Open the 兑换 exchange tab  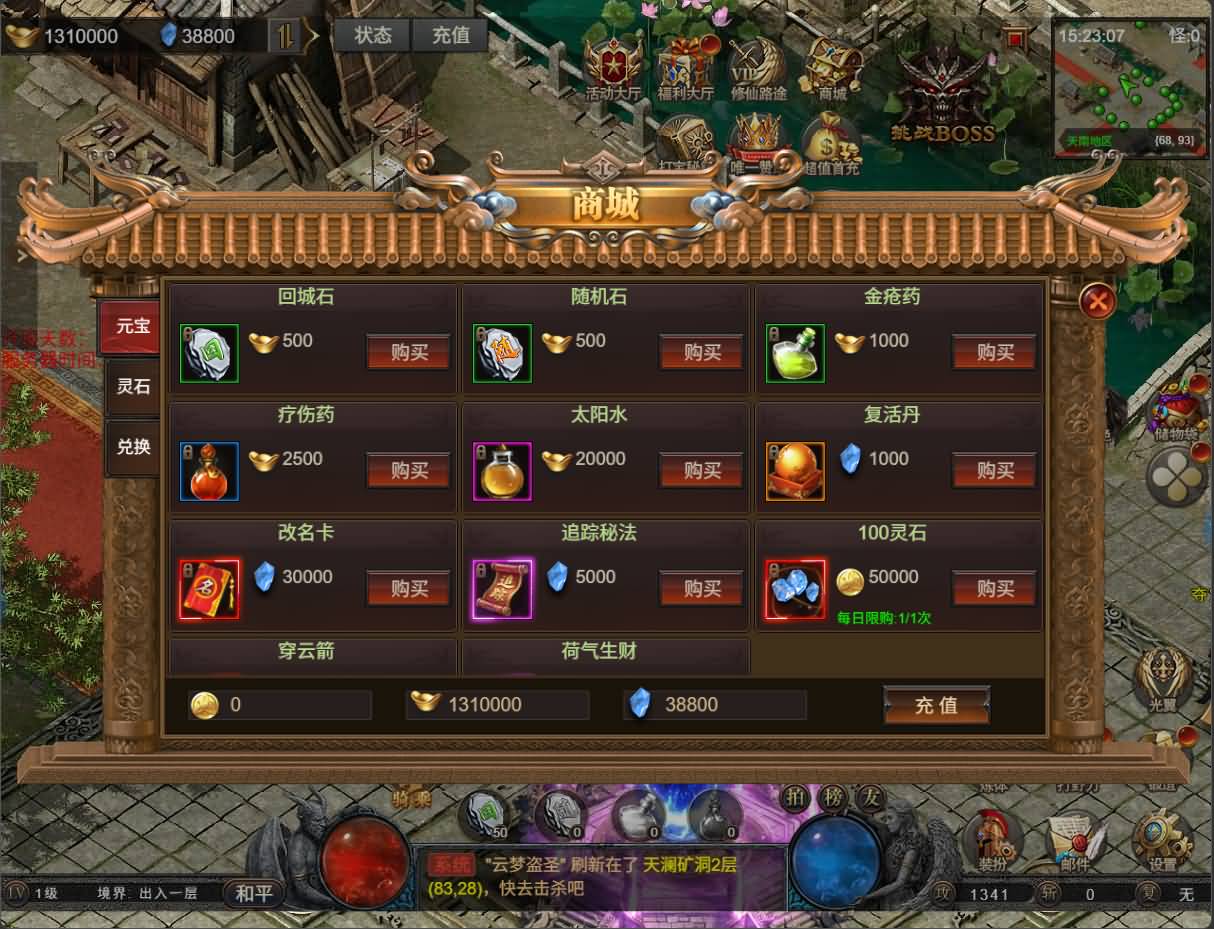[133, 447]
